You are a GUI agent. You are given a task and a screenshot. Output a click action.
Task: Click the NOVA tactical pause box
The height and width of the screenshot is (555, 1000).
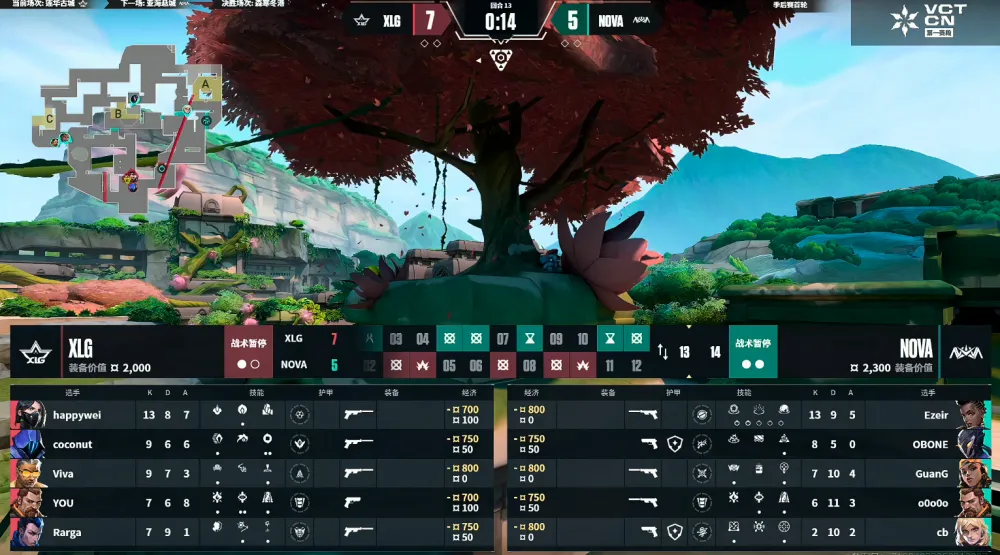pos(753,352)
